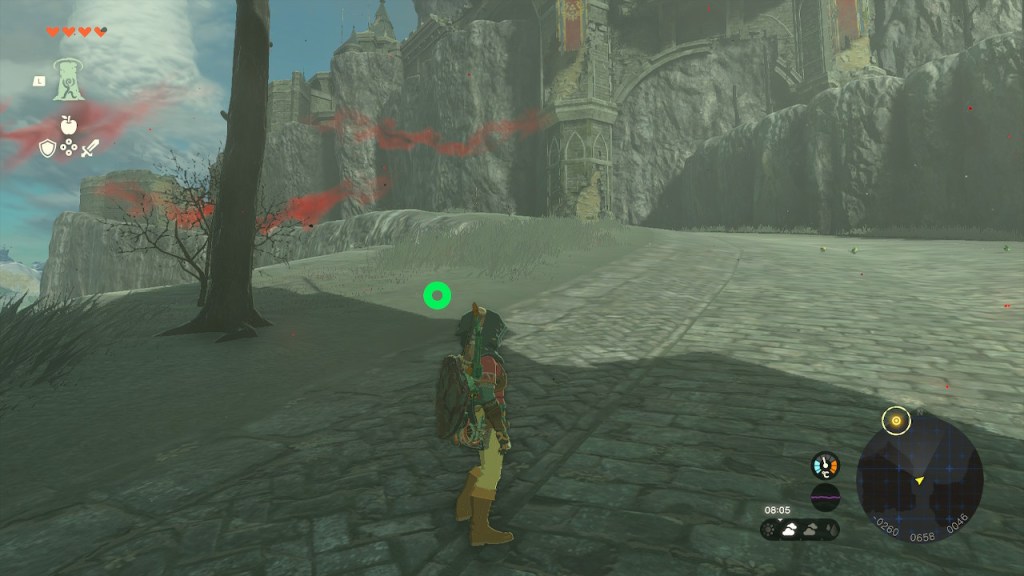Open the shield quick-select icon
Image resolution: width=1024 pixels, height=576 pixels.
tap(47, 148)
